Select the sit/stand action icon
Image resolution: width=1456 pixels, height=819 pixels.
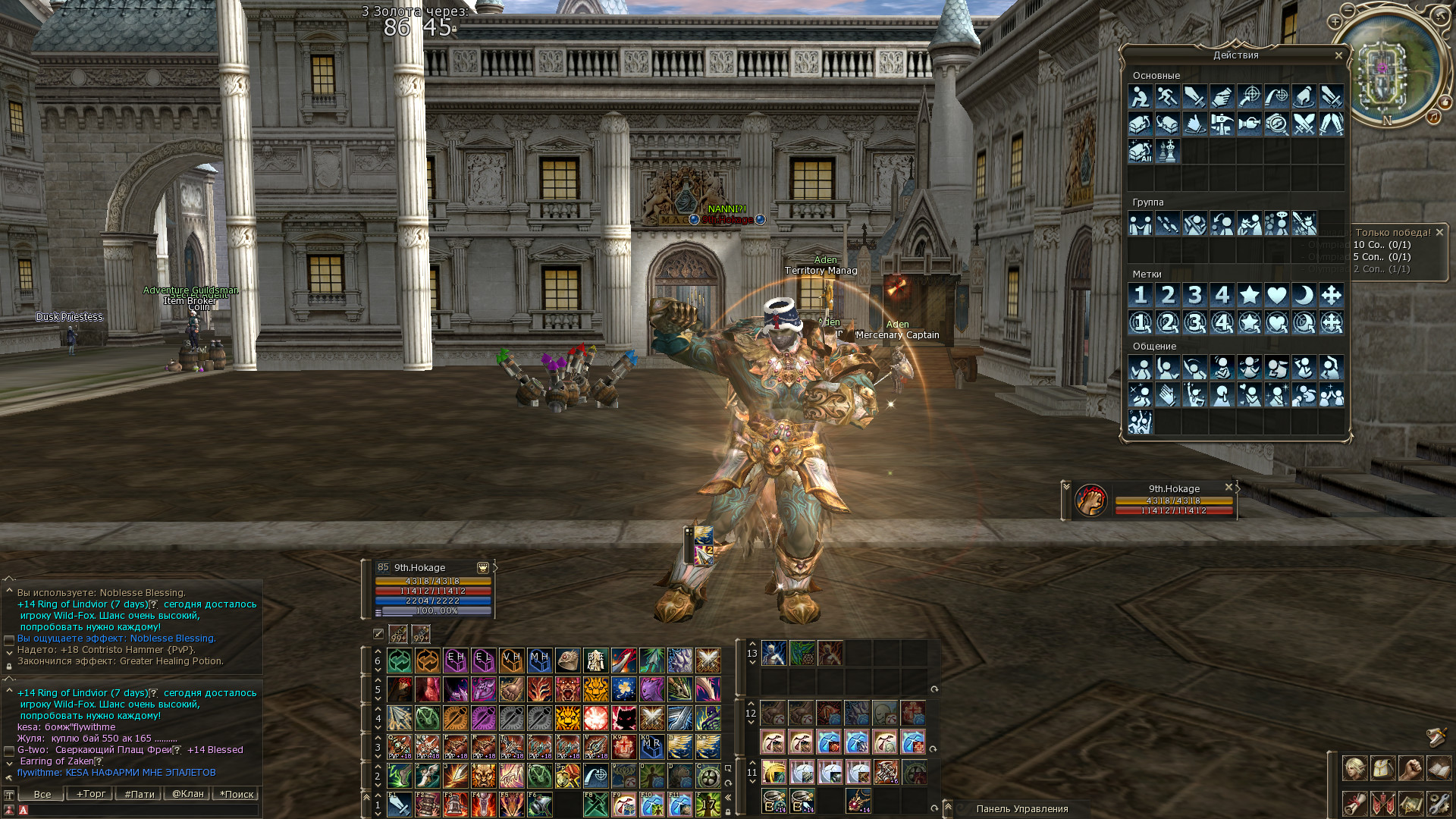click(1140, 97)
